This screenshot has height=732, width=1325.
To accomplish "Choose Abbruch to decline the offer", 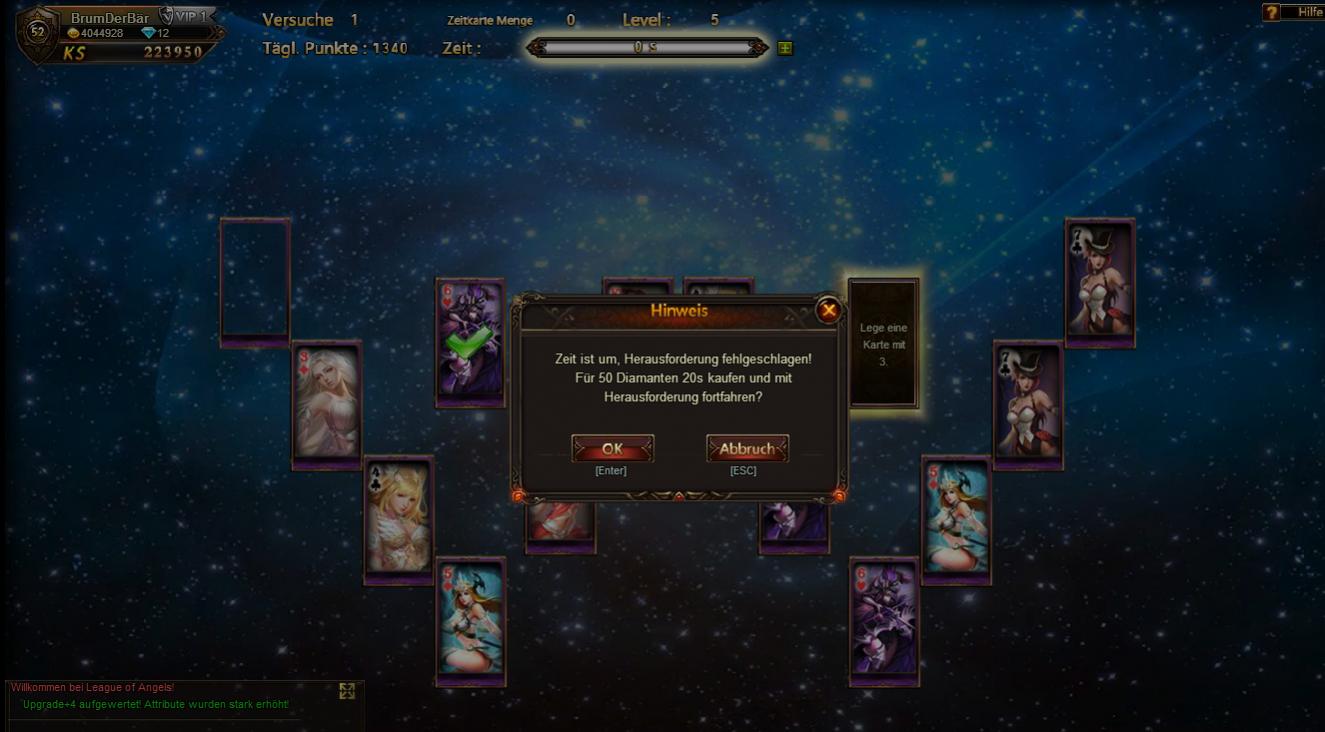I will pyautogui.click(x=747, y=449).
